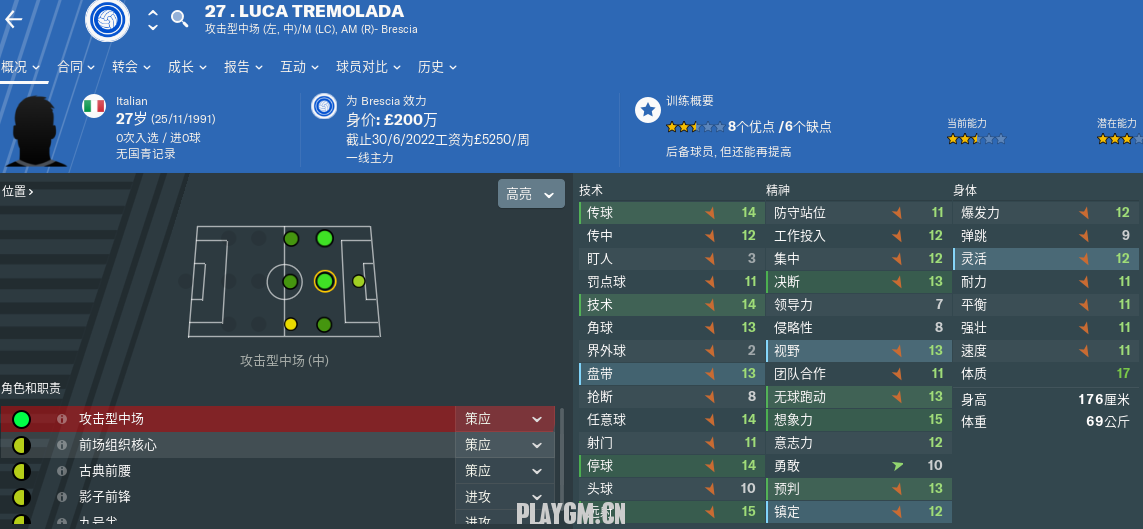
Task: Choose the 古典前腰 role row
Action: click(228, 471)
